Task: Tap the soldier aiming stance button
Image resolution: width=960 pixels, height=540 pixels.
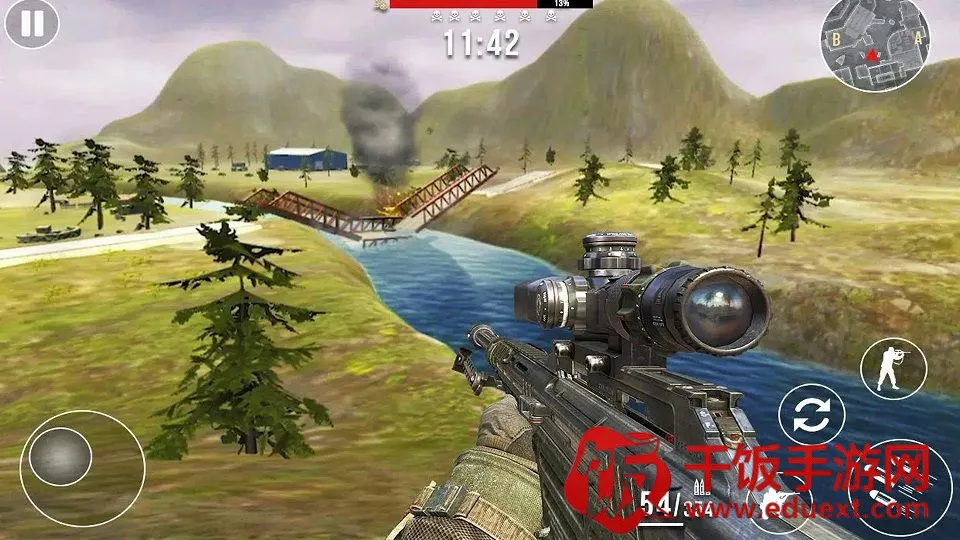Action: pyautogui.click(x=892, y=368)
